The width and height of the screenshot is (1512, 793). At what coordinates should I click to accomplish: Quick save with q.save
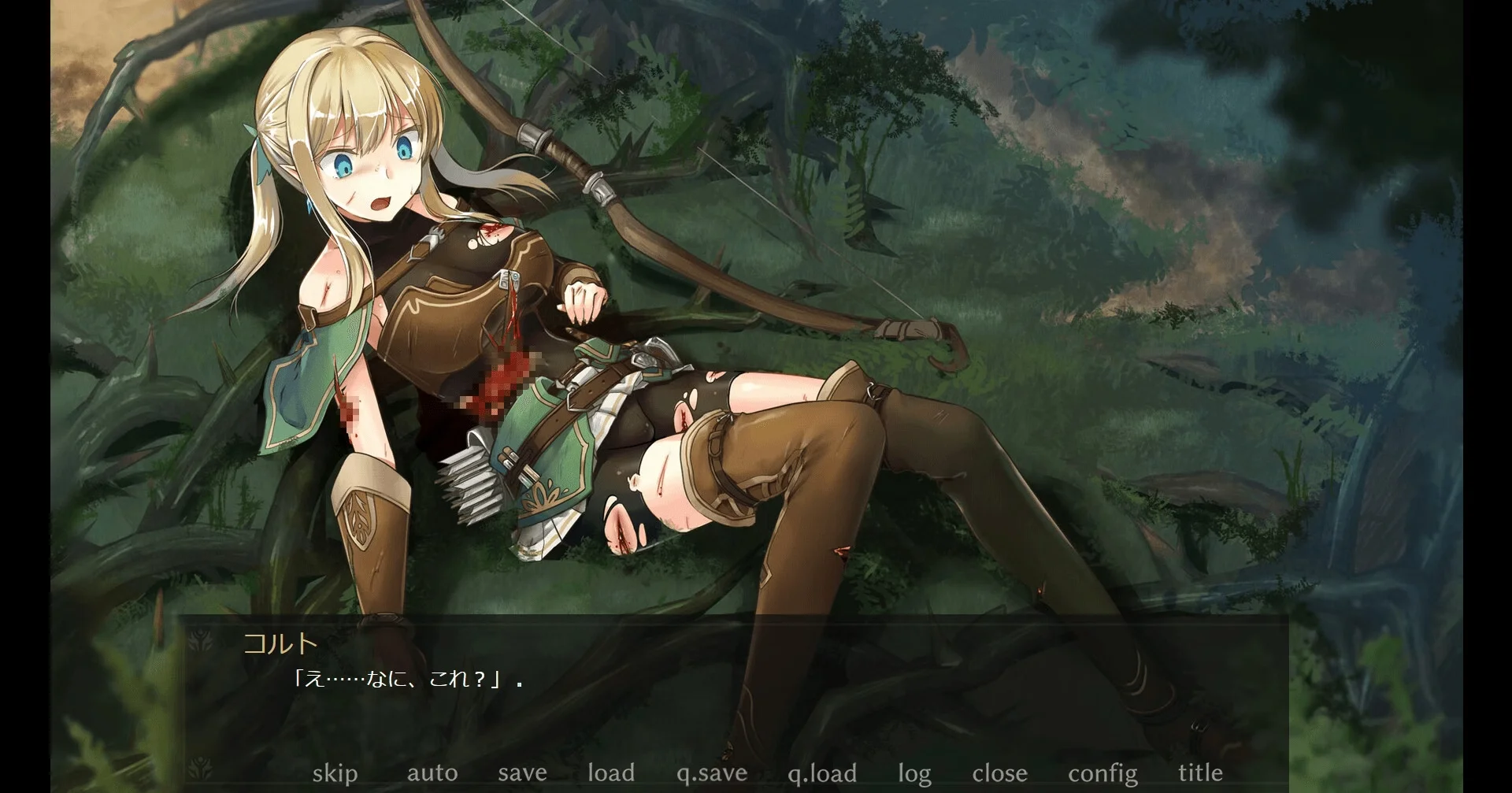[712, 774]
